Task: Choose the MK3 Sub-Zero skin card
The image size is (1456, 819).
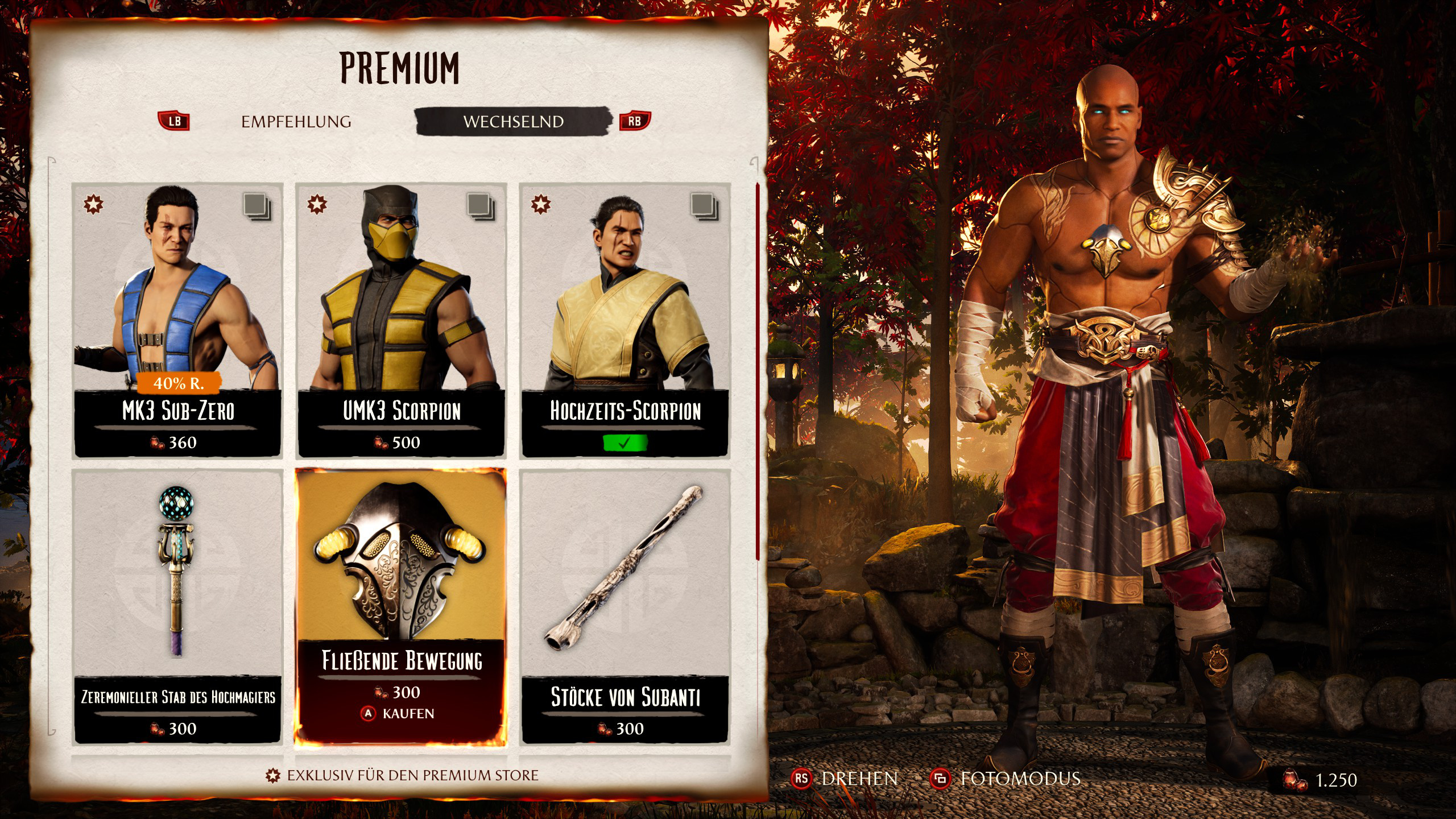Action: click(x=177, y=320)
